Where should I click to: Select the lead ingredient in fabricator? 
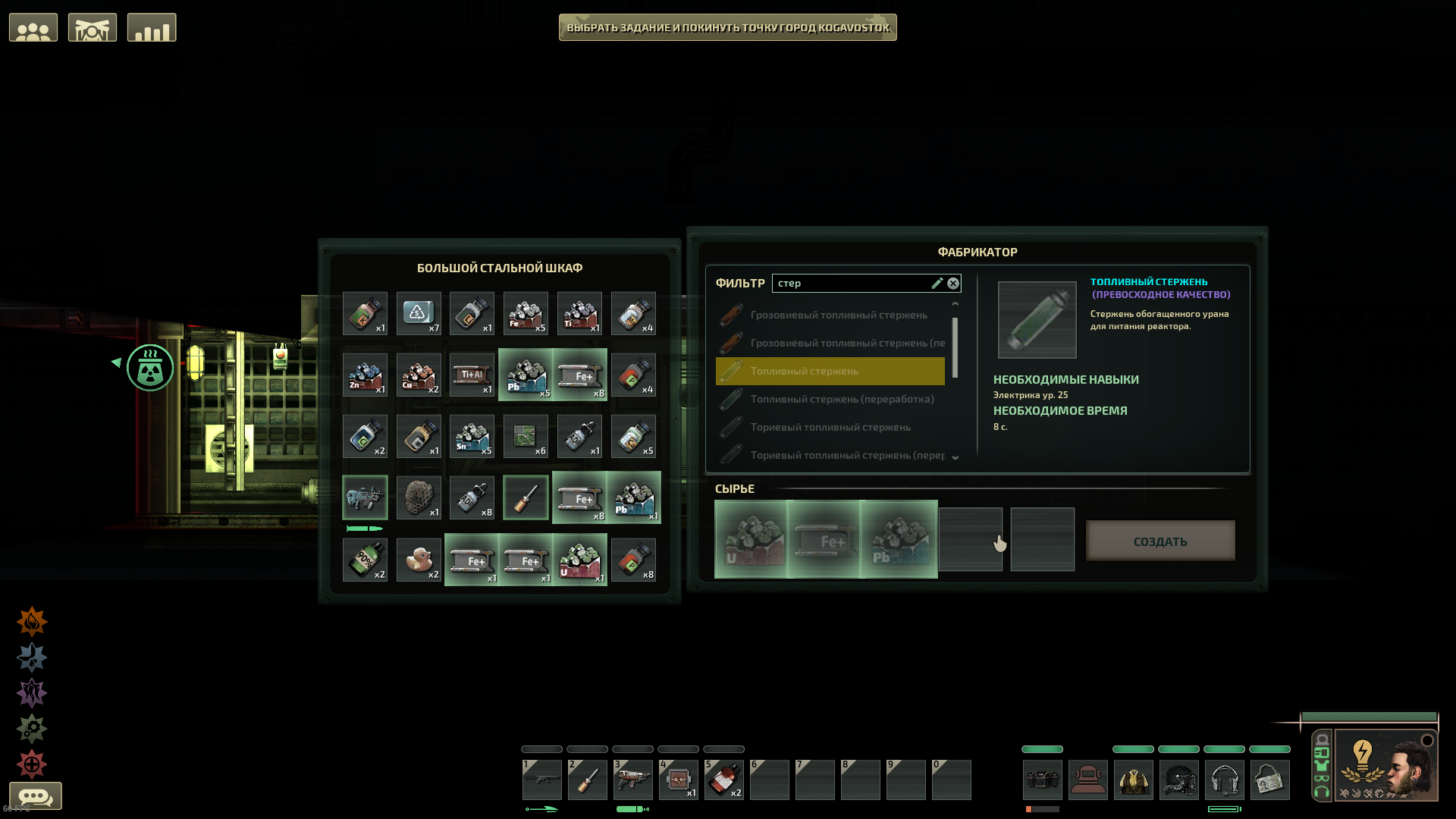pos(899,539)
